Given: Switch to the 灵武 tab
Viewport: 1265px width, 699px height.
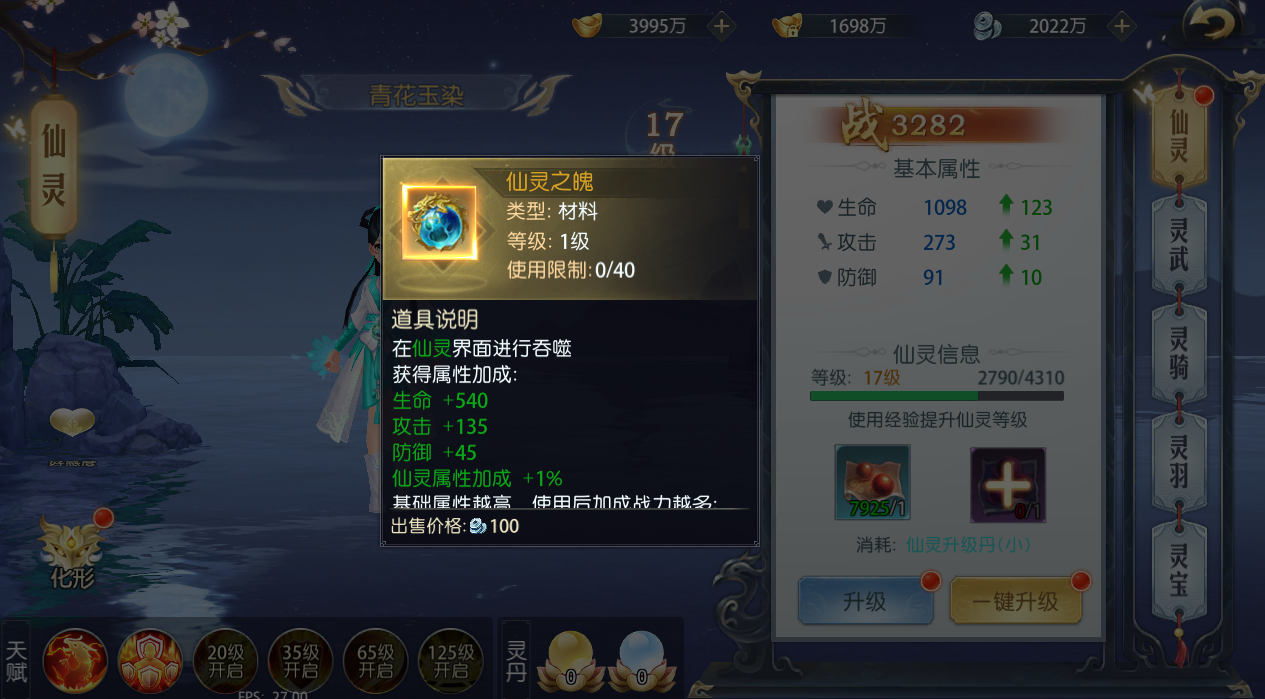Looking at the screenshot, I should pos(1179,243).
